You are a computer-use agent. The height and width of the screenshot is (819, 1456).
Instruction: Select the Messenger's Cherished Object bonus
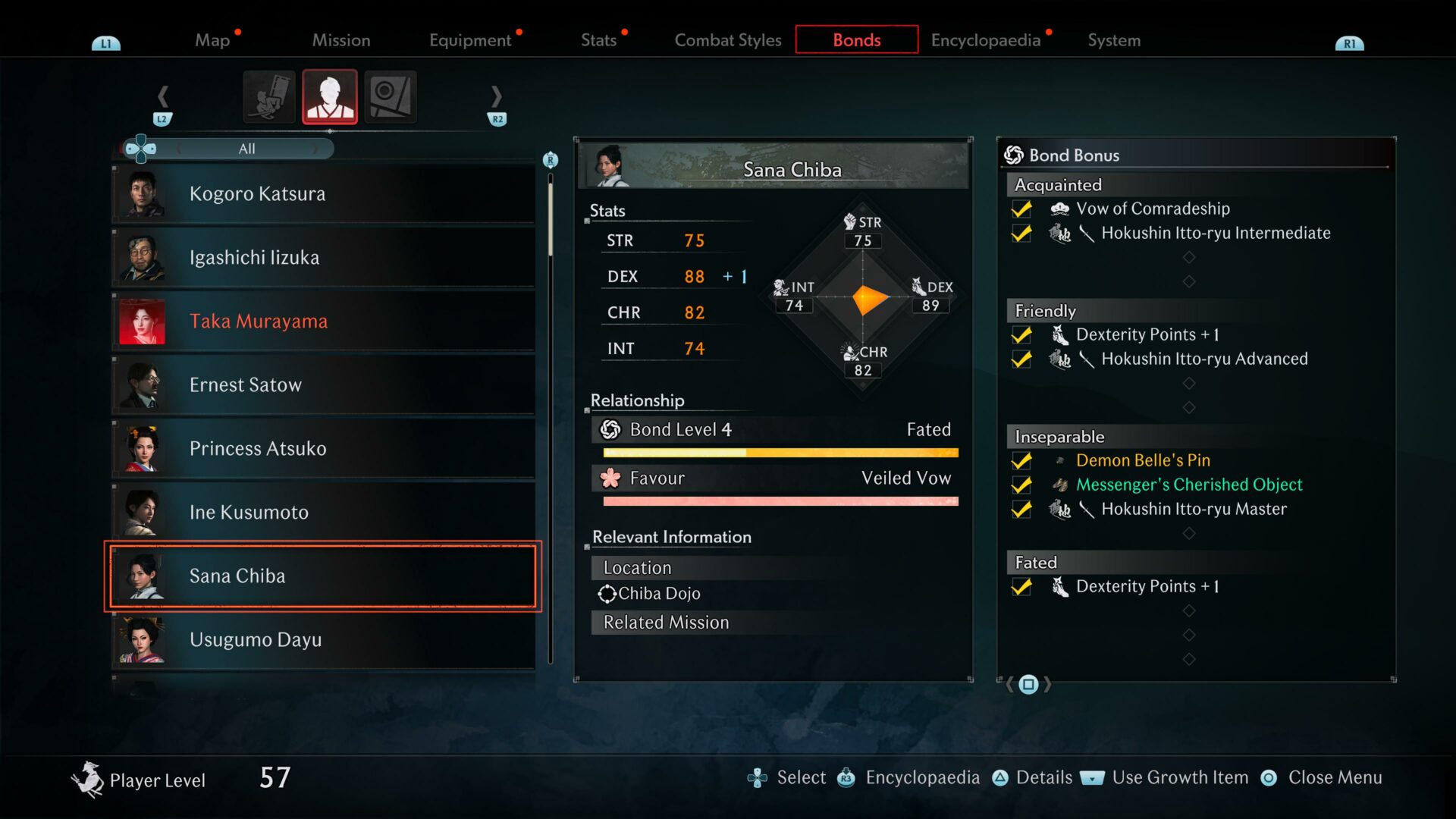click(x=1188, y=485)
